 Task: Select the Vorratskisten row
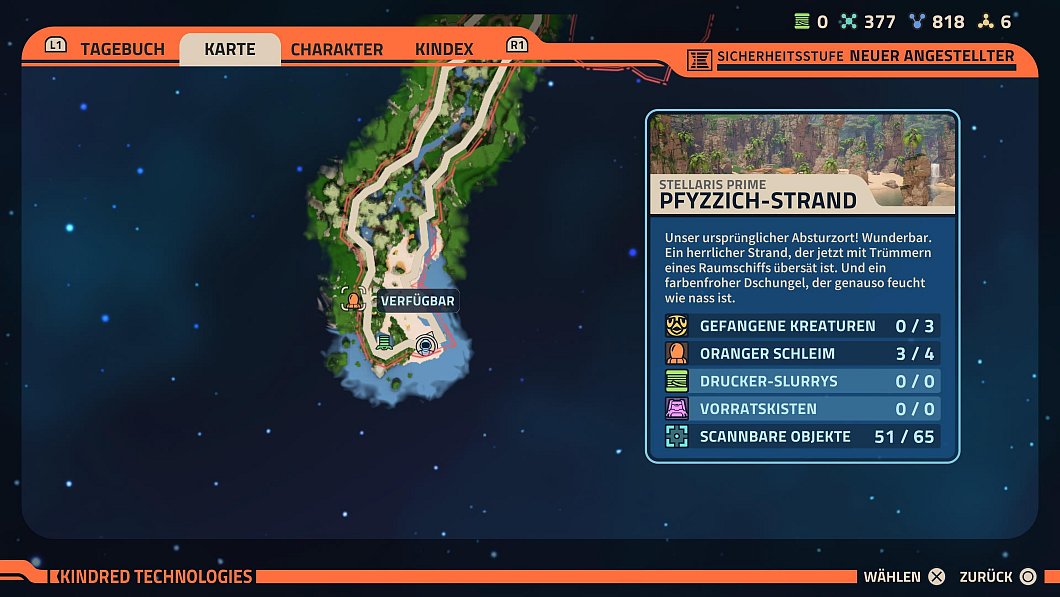802,409
